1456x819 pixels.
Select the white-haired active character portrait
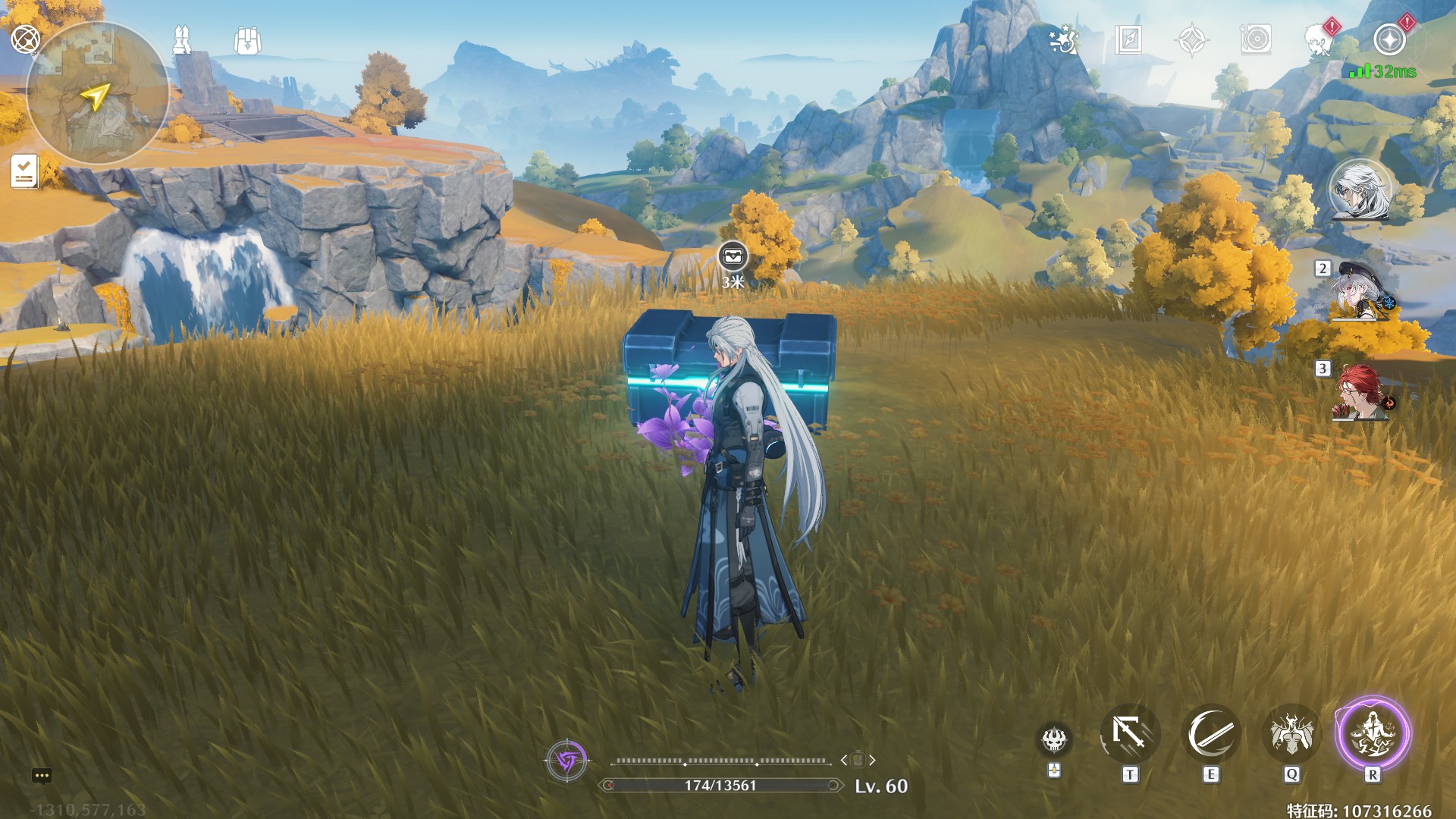click(x=1360, y=190)
